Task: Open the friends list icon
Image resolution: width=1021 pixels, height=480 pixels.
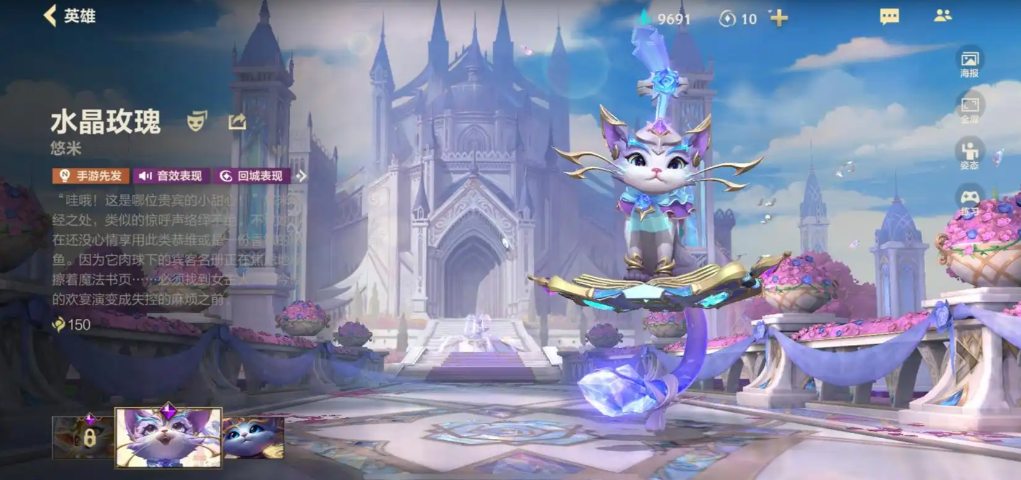Action: [x=942, y=16]
